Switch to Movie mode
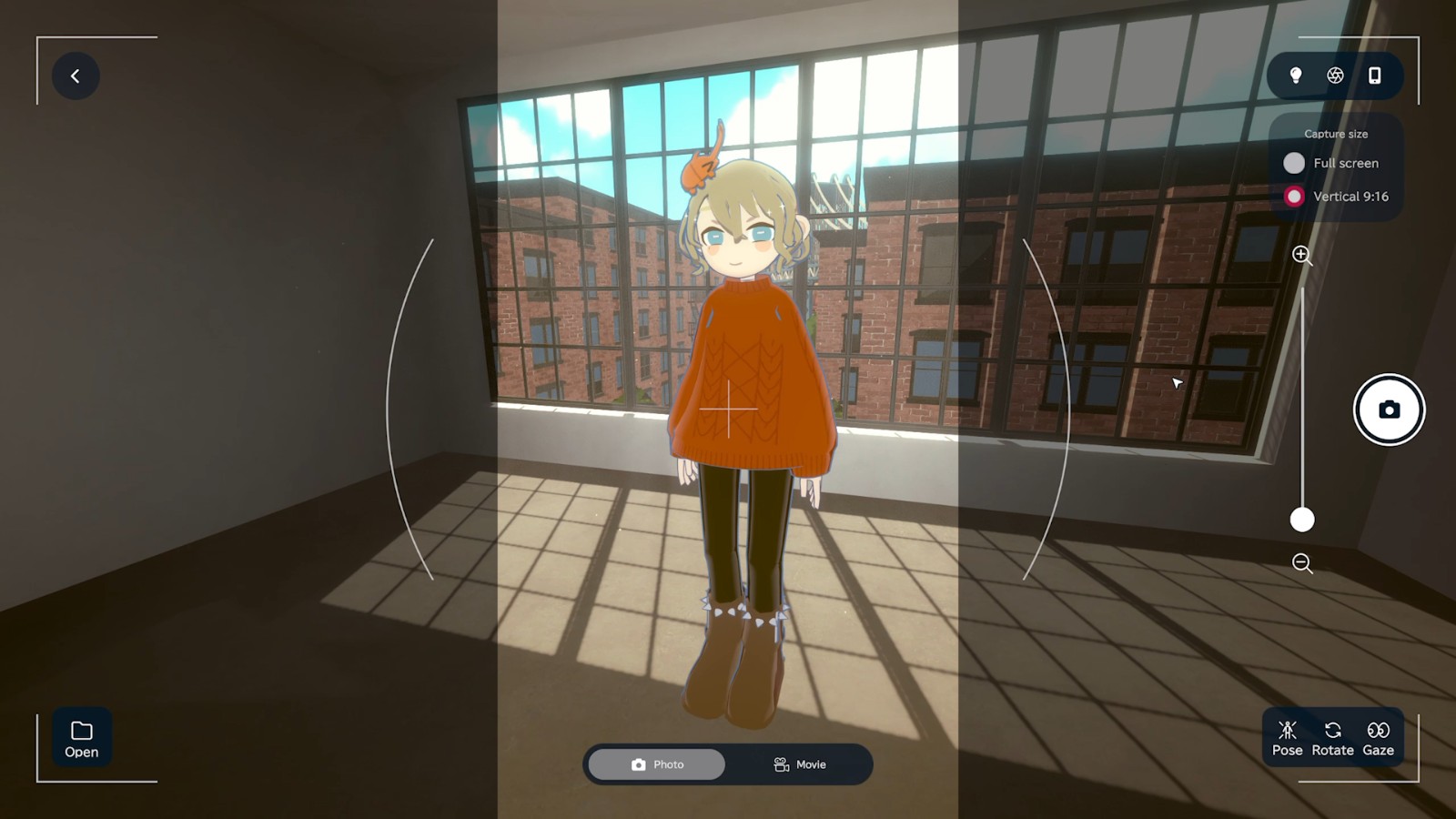Viewport: 1456px width, 819px height. 800,764
